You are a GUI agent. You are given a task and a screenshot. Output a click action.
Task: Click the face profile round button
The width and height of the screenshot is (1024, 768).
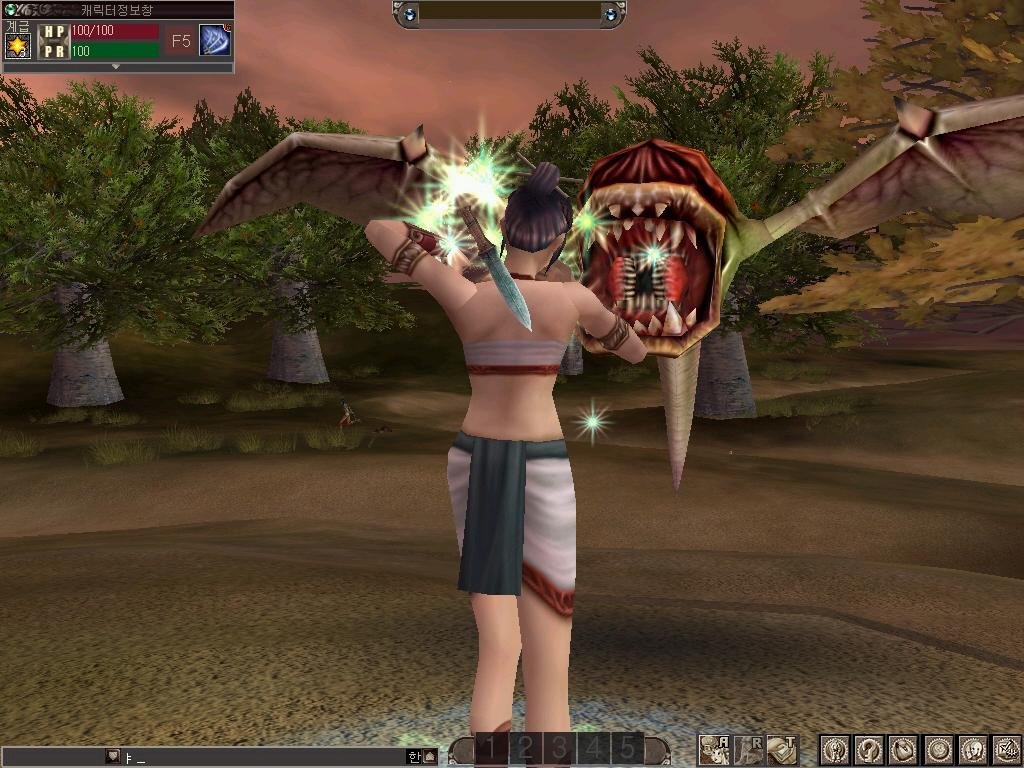click(x=972, y=750)
